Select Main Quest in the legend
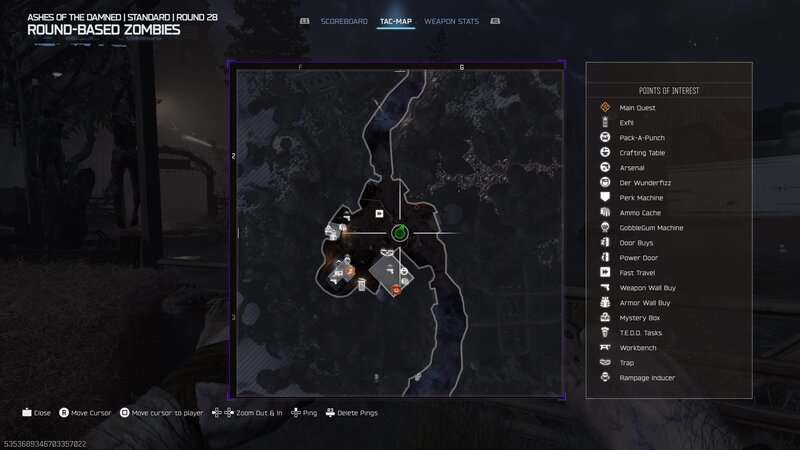800x450 pixels. 636,107
